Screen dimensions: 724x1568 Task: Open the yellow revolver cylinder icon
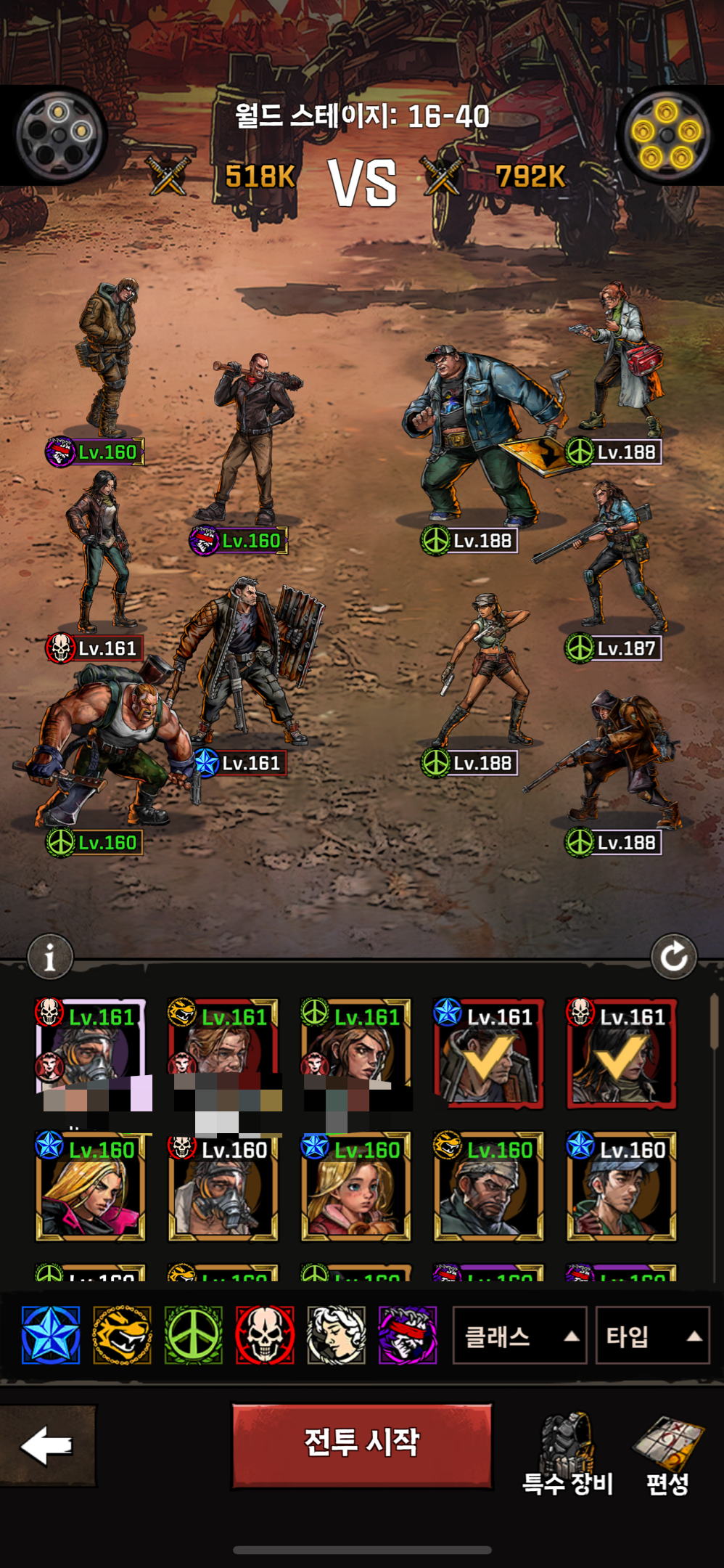[666, 135]
